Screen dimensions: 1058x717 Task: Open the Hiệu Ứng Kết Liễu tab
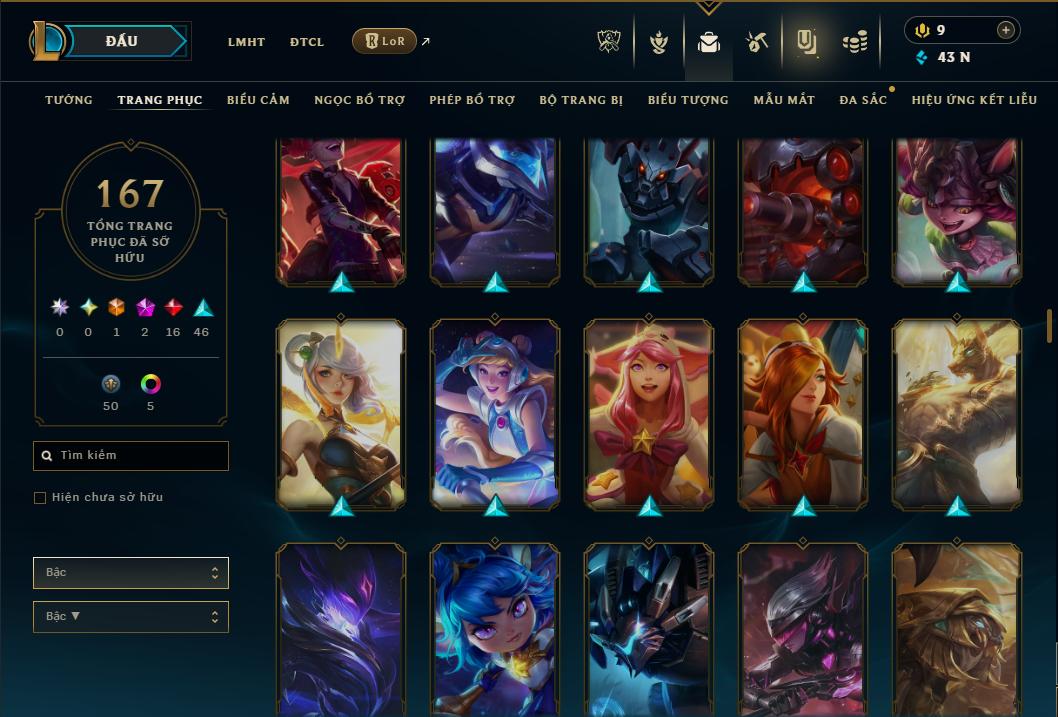click(x=974, y=100)
